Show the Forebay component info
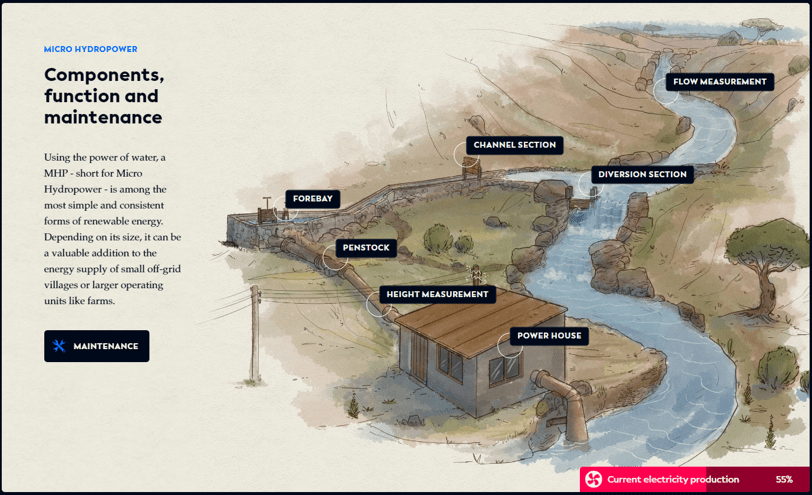812x495 pixels. coord(312,199)
